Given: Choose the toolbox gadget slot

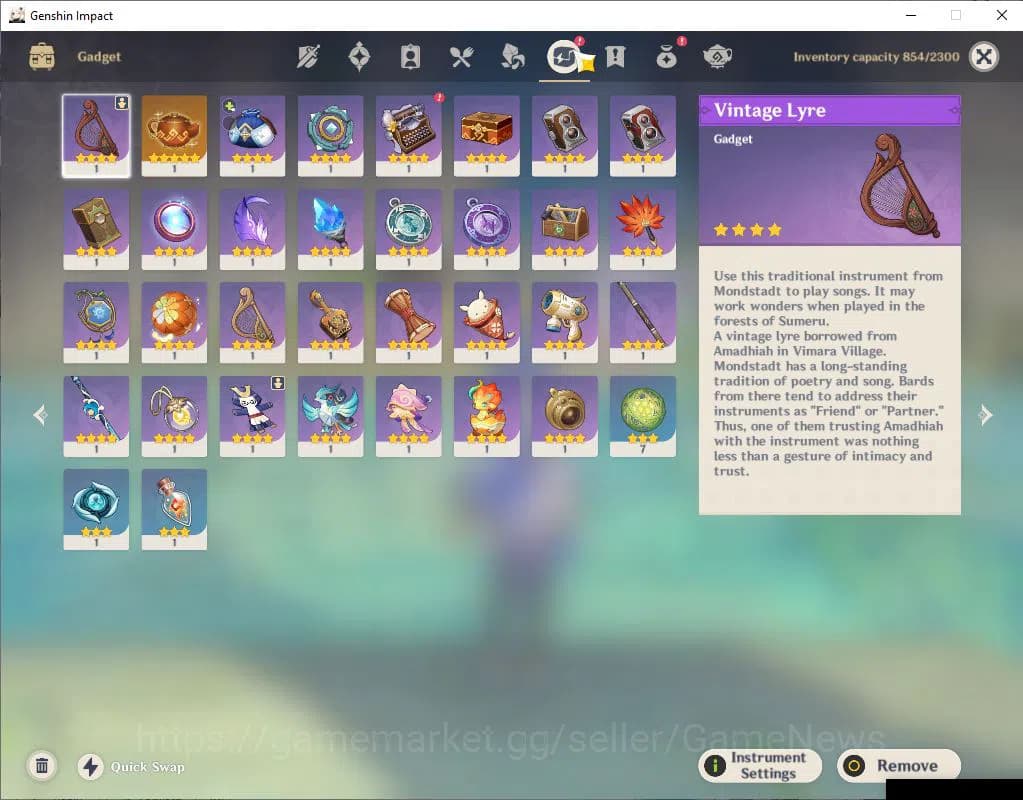Looking at the screenshot, I should tap(564, 227).
